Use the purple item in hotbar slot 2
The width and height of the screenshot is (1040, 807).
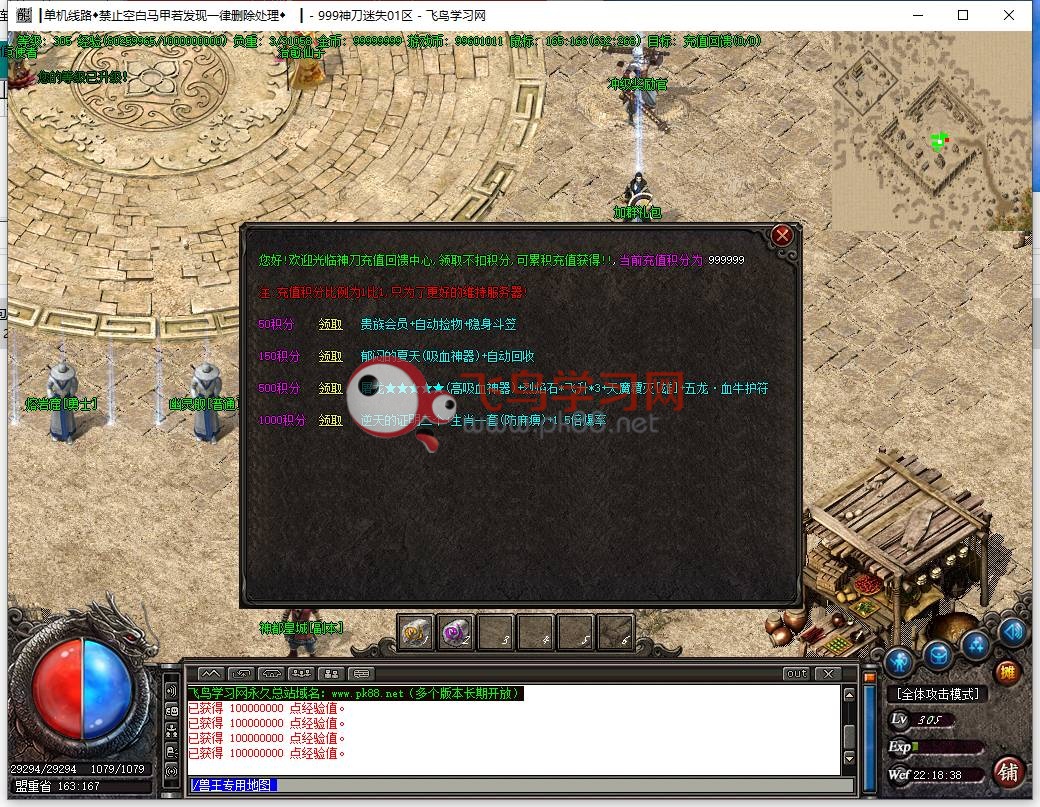tap(456, 631)
